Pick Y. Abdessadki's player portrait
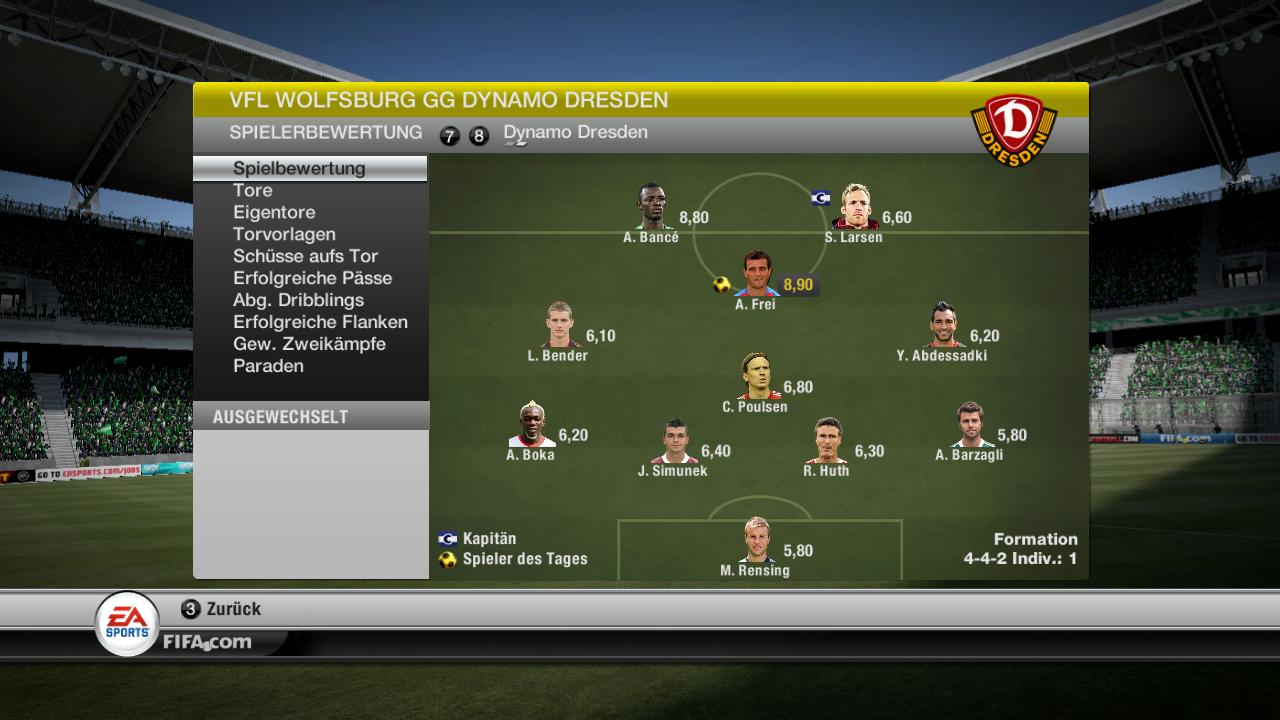The image size is (1280, 720). point(941,325)
